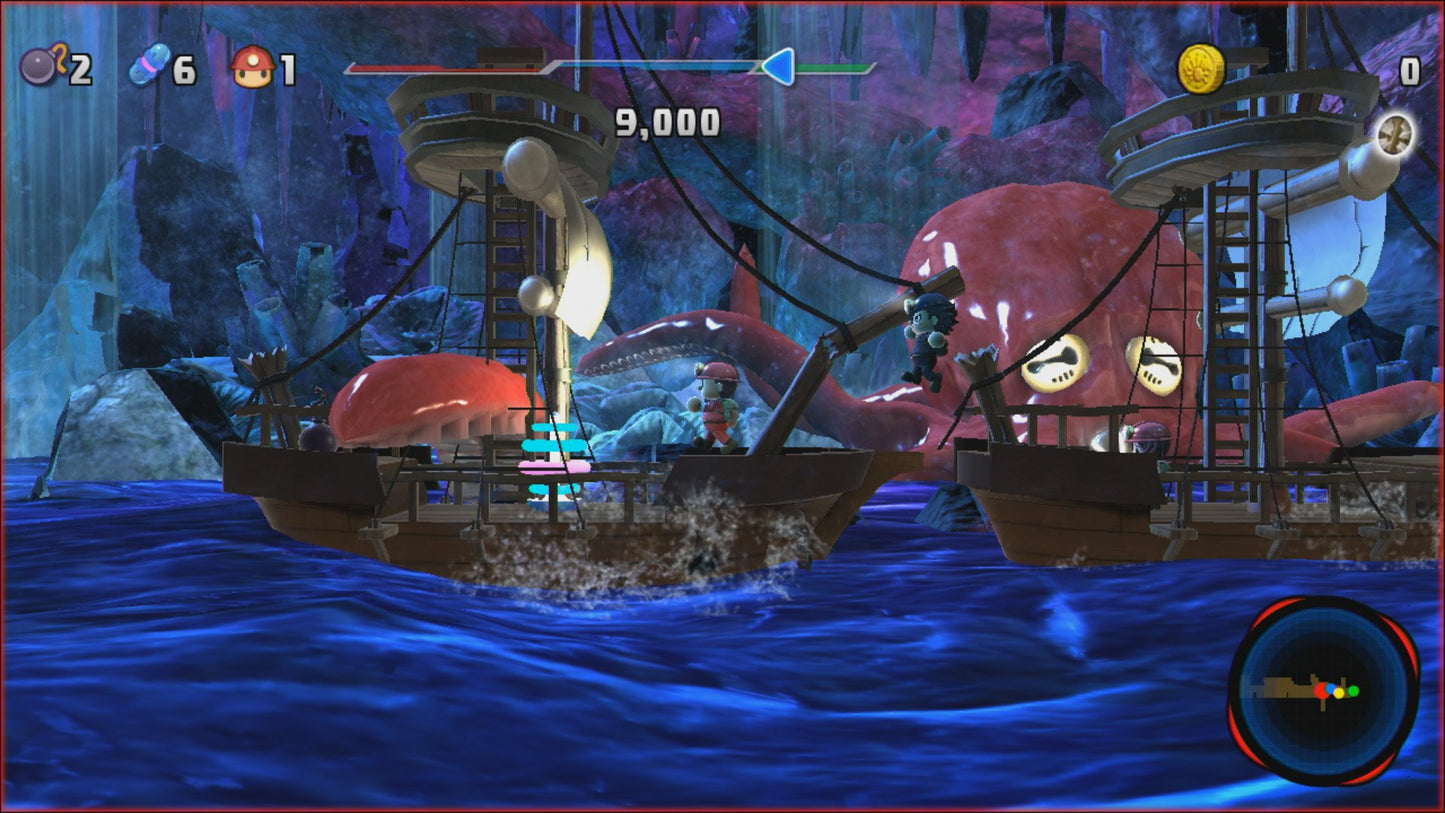
Task: Select the 9,000 score label
Action: pyautogui.click(x=668, y=120)
